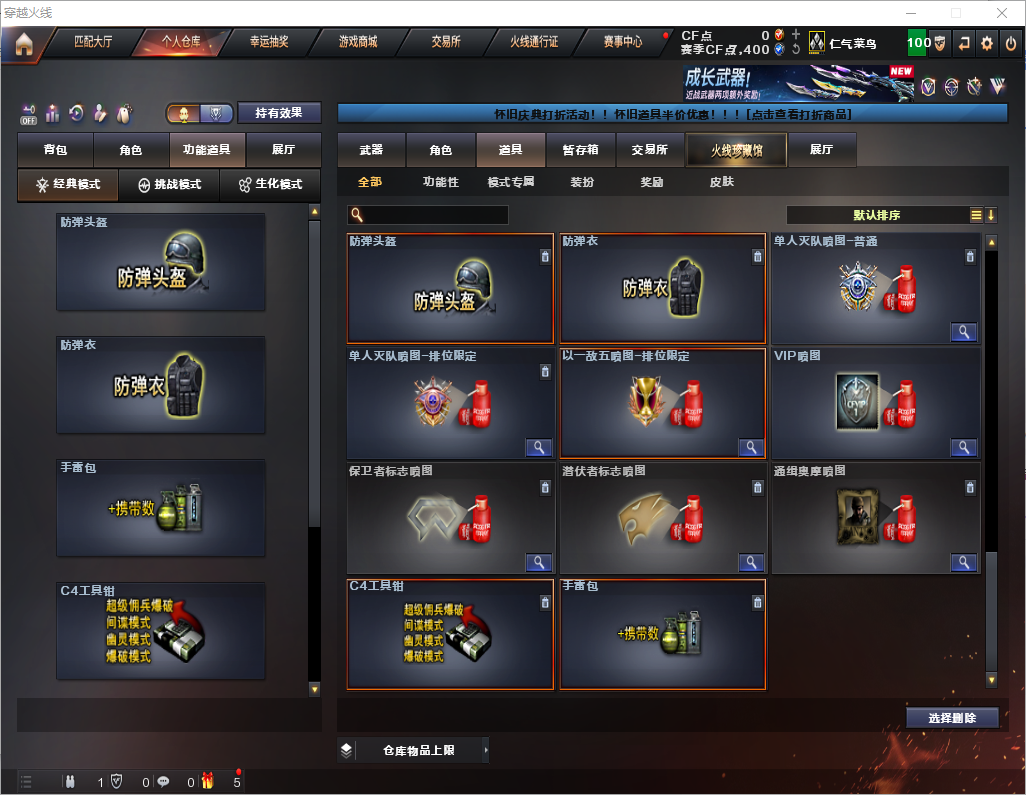Image resolution: width=1026 pixels, height=795 pixels.
Task: Switch warehouse view to 武器 tab
Action: pyautogui.click(x=371, y=150)
